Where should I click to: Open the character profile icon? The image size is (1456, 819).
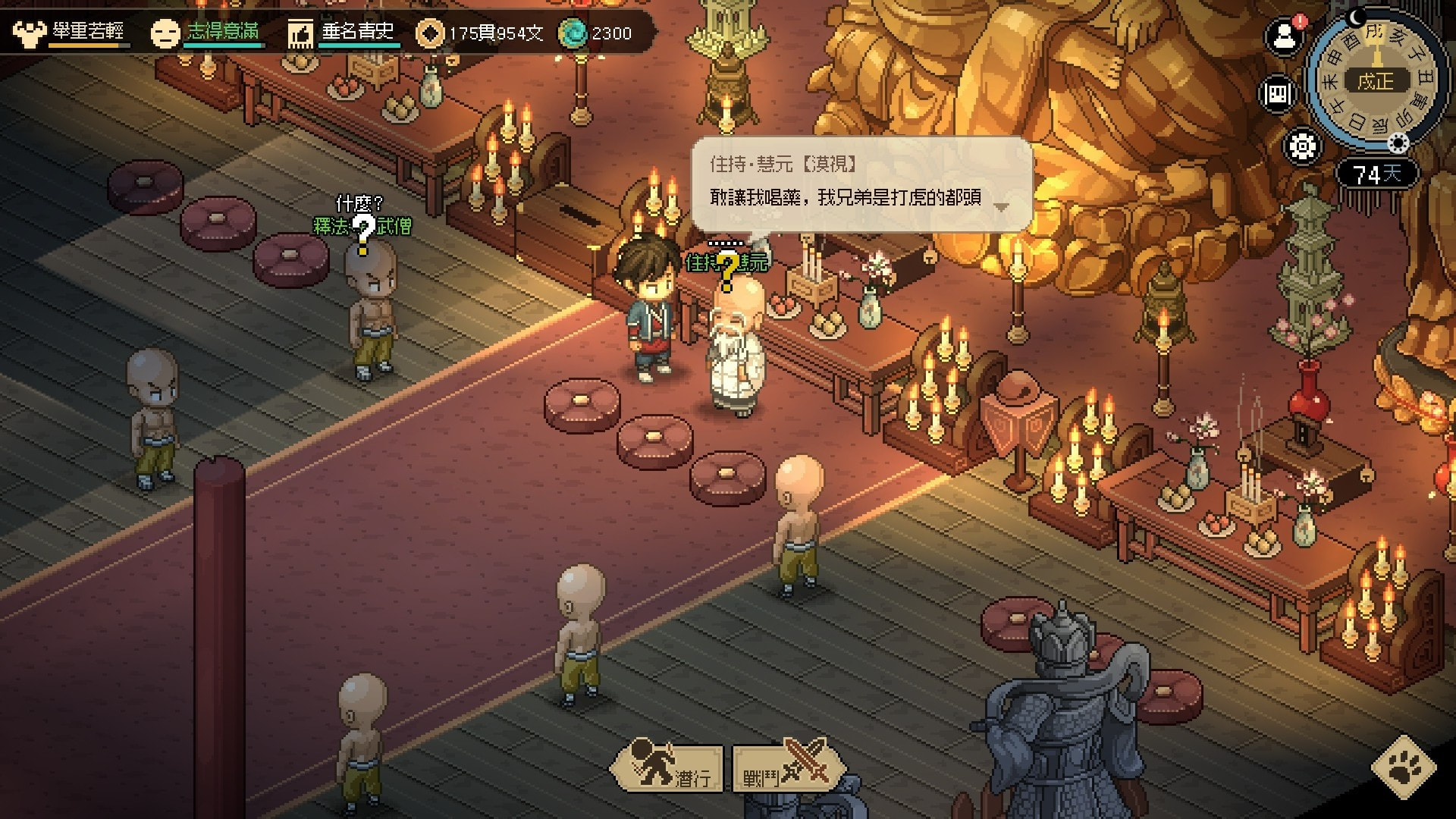coord(1285,36)
